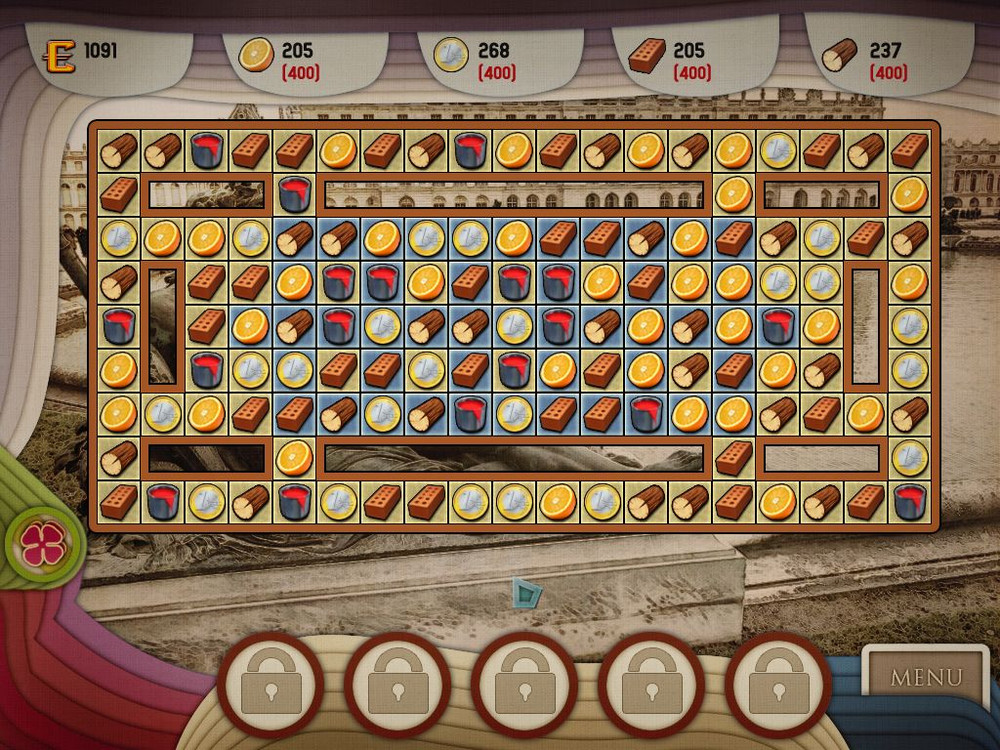Image resolution: width=1000 pixels, height=750 pixels.
Task: Pick the lone orange tile between lower frames
Action: tap(294, 457)
